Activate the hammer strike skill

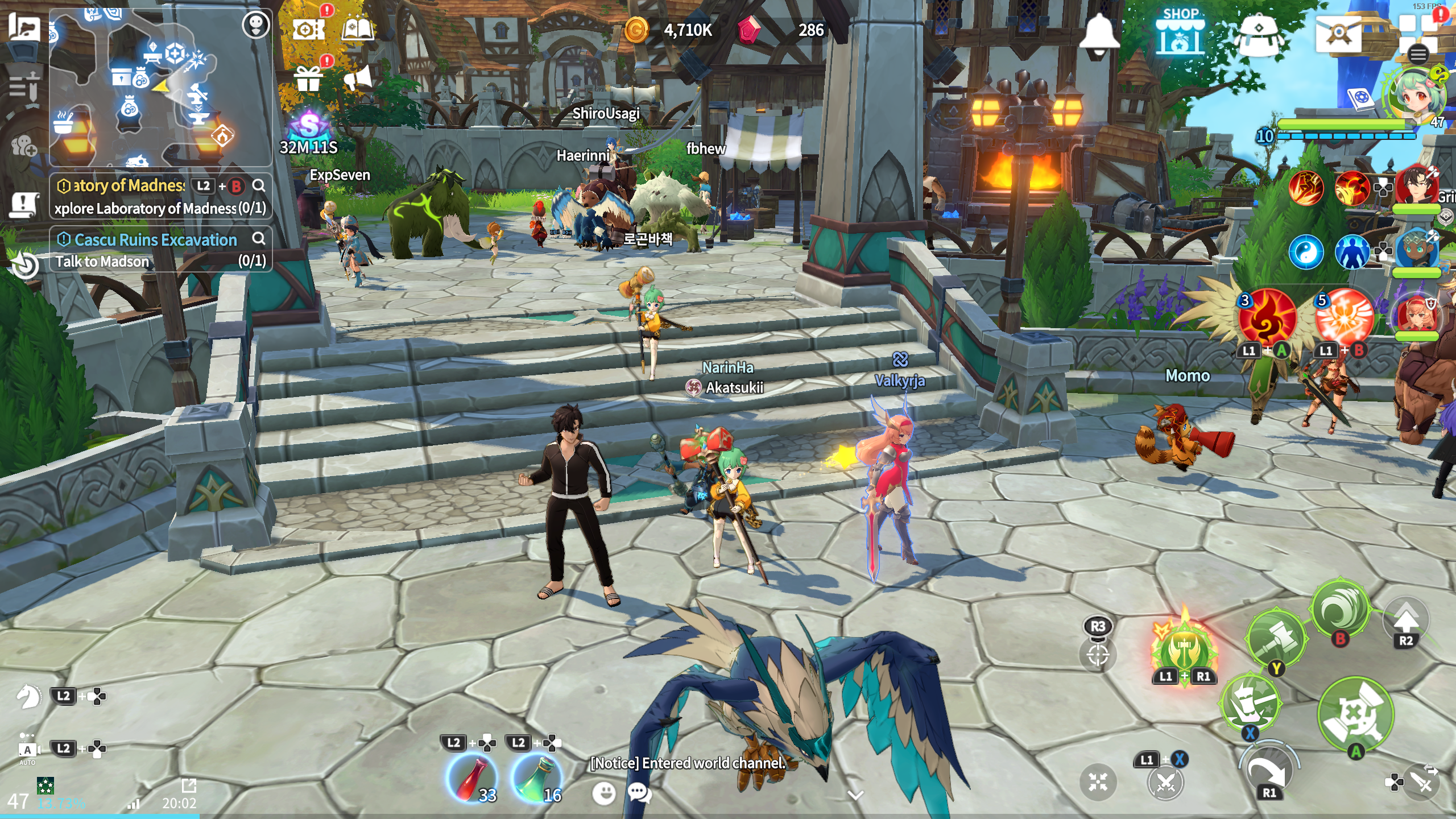pos(1275,638)
